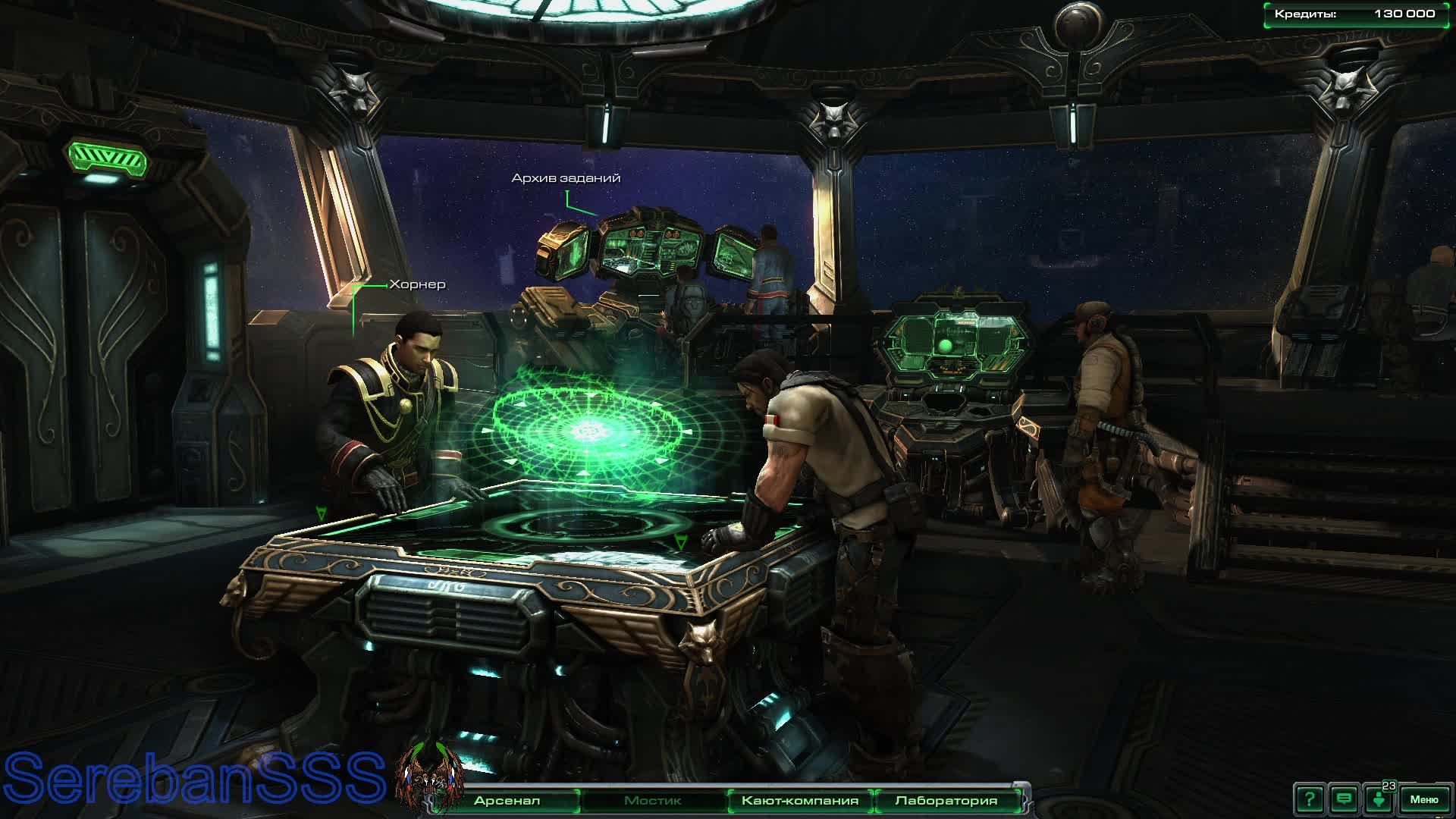Select the Архив заданий label
The width and height of the screenshot is (1456, 819).
coord(566,178)
